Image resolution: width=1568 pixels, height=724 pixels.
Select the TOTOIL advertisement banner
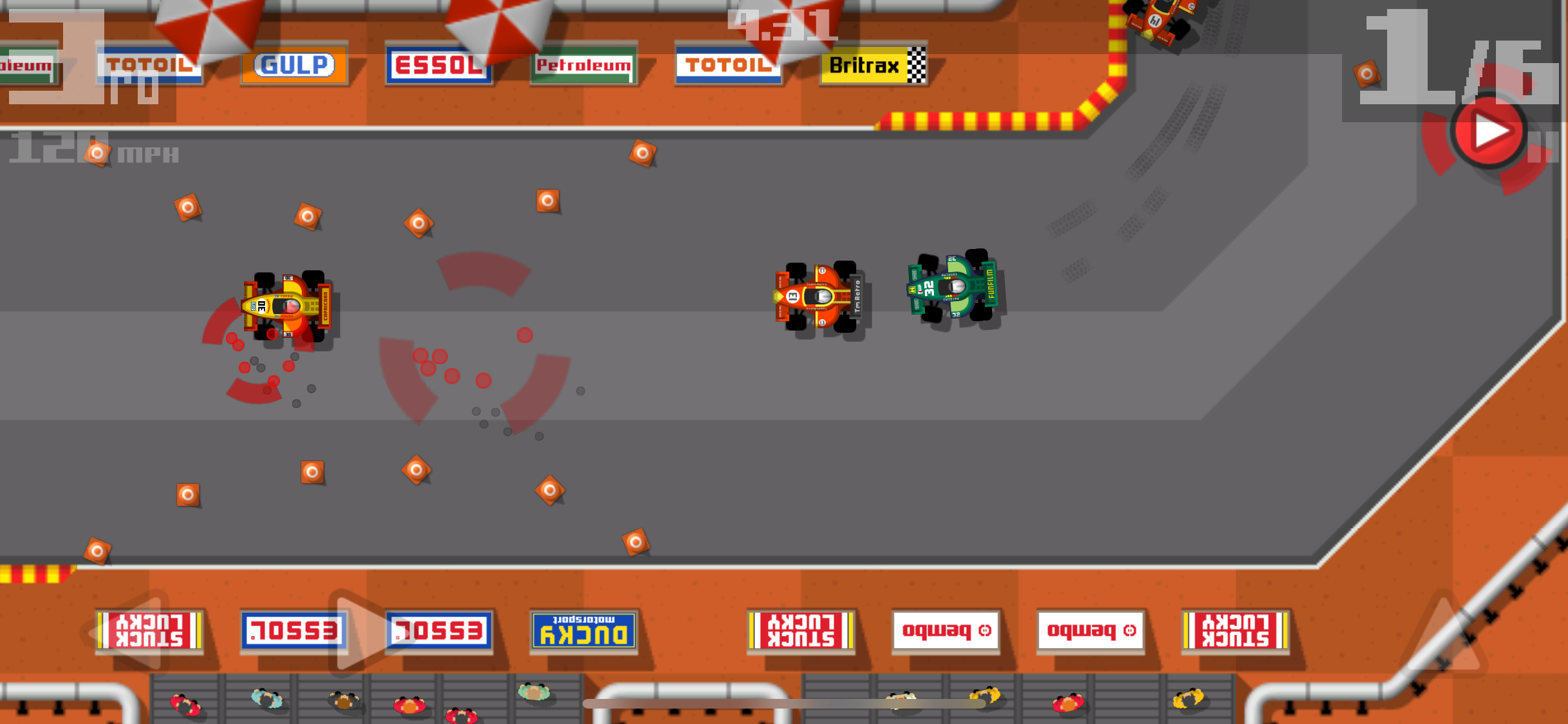[729, 65]
